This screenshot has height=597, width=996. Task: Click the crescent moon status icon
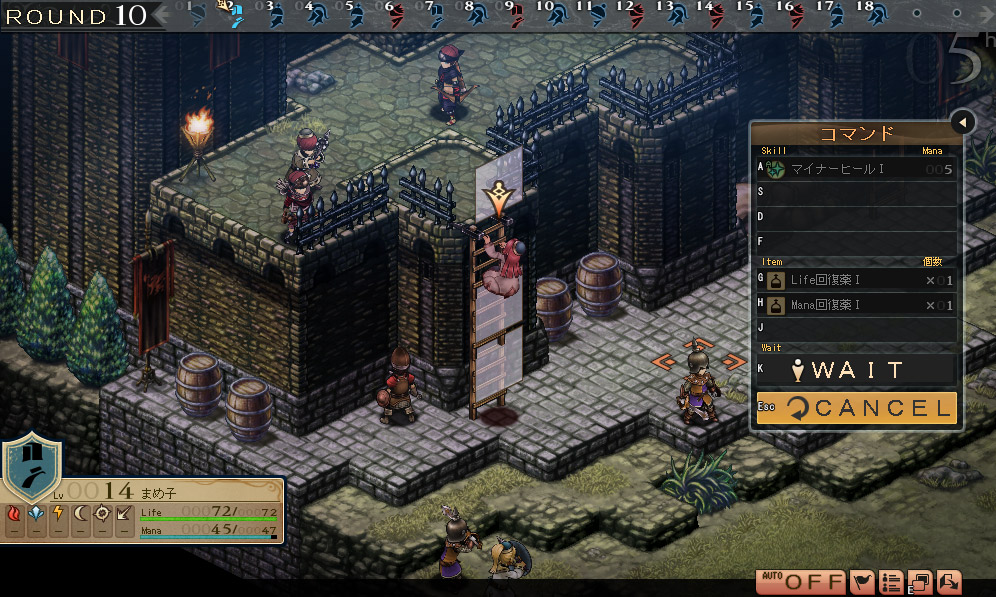80,515
